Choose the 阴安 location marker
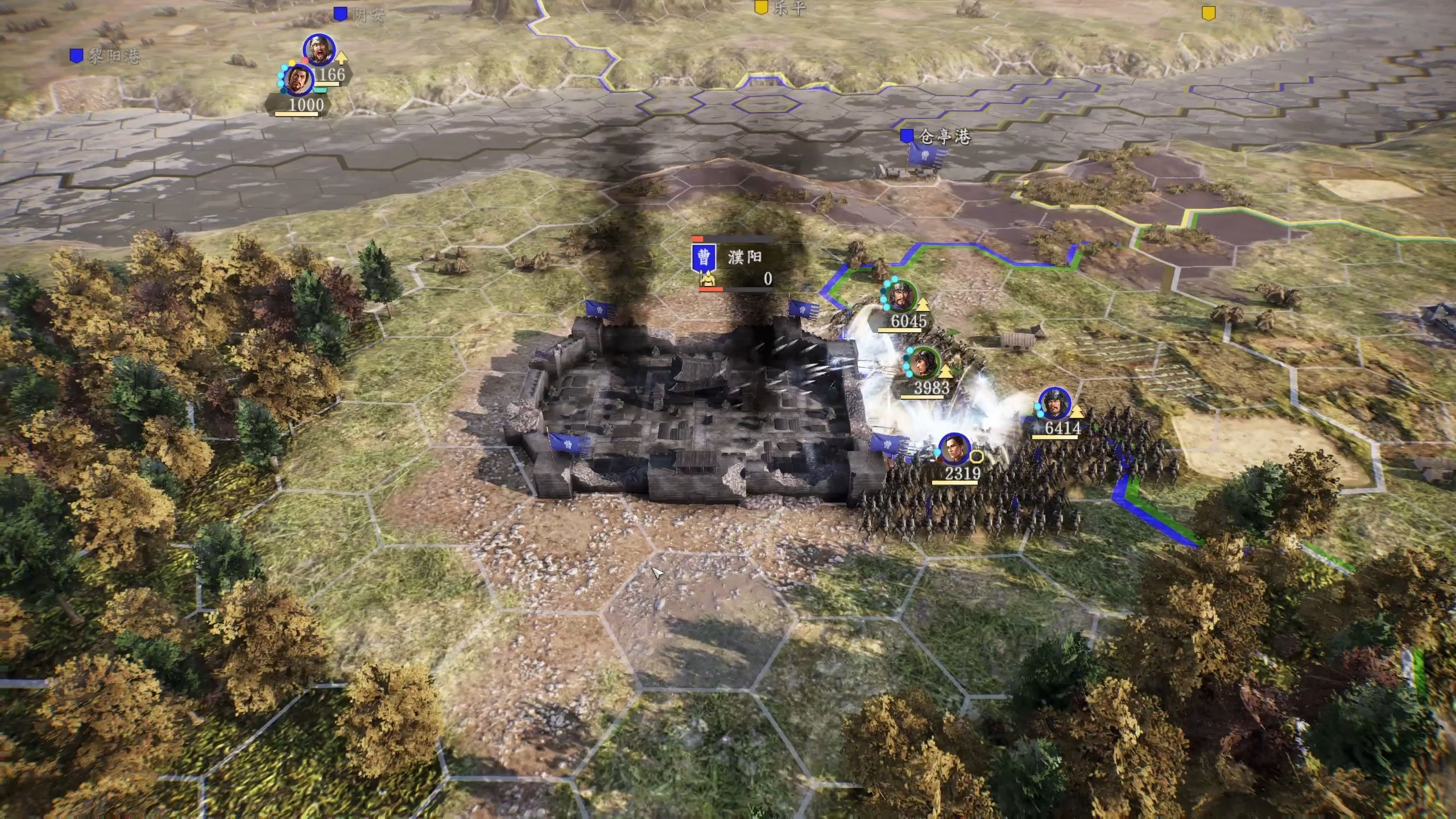This screenshot has width=1456, height=819. pyautogui.click(x=340, y=14)
